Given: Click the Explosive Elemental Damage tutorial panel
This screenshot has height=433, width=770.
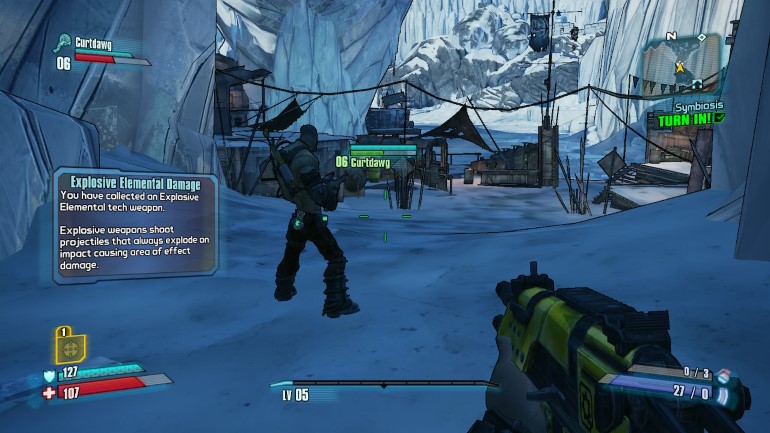Looking at the screenshot, I should pos(135,224).
